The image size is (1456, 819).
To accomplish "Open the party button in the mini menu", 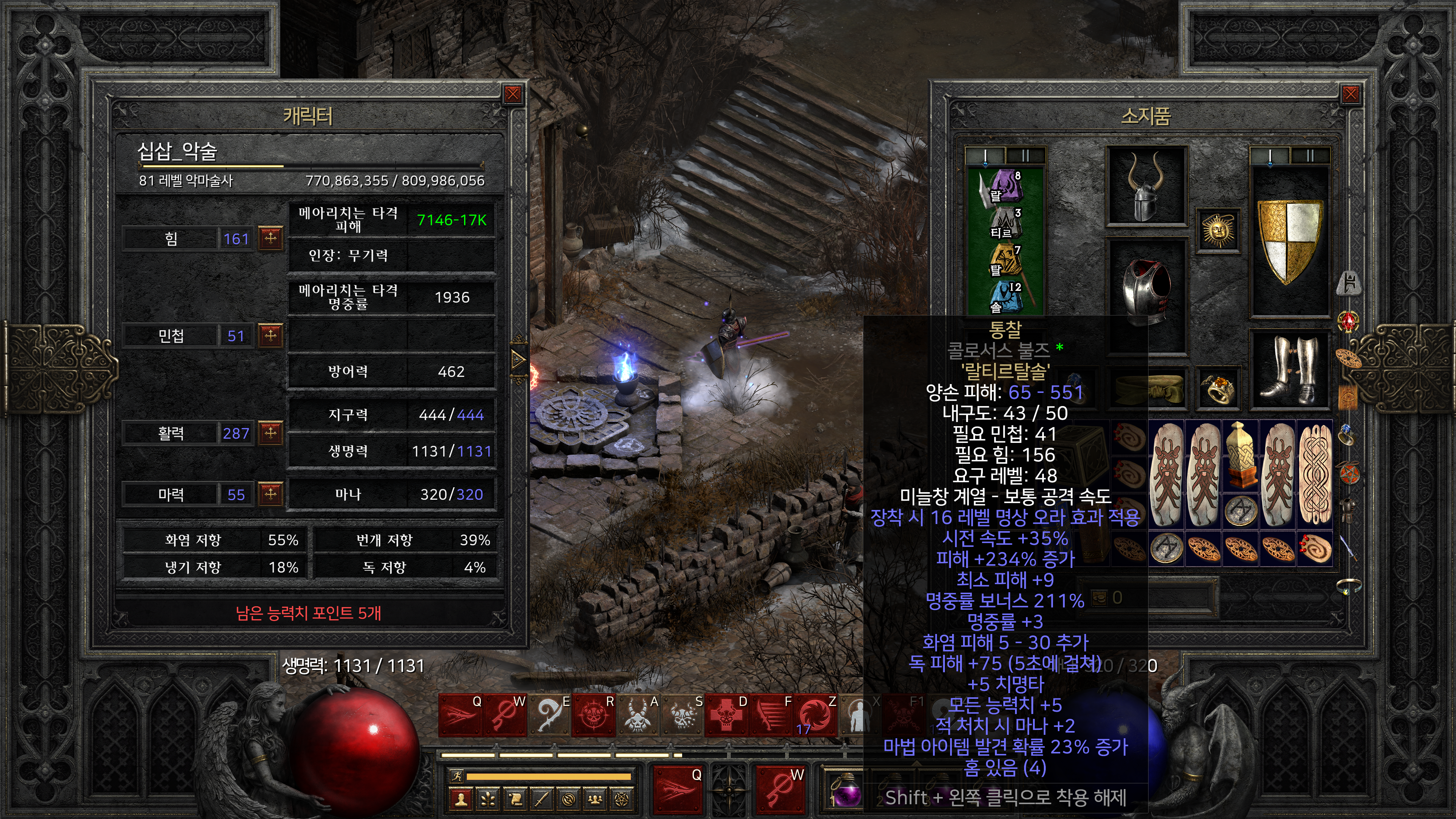I will click(595, 799).
